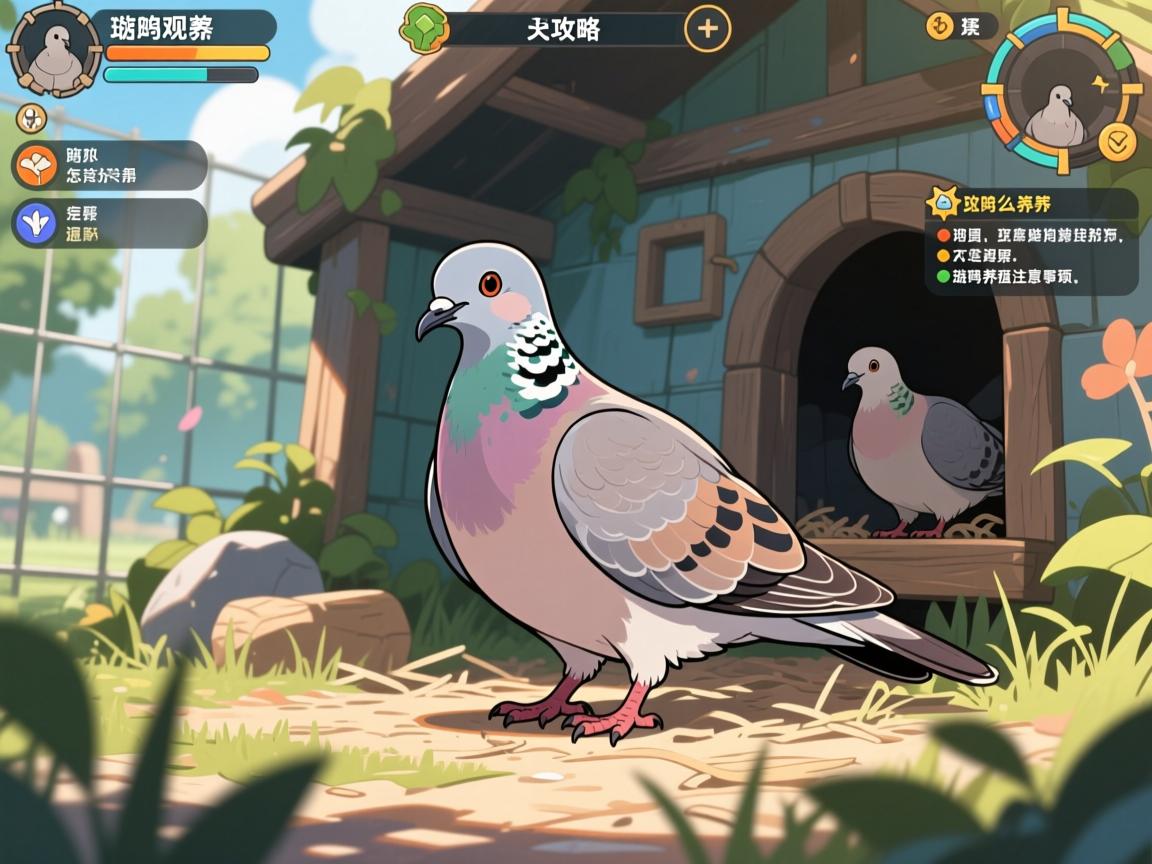Click the yellow chevron button on the minimap

click(x=1117, y=142)
